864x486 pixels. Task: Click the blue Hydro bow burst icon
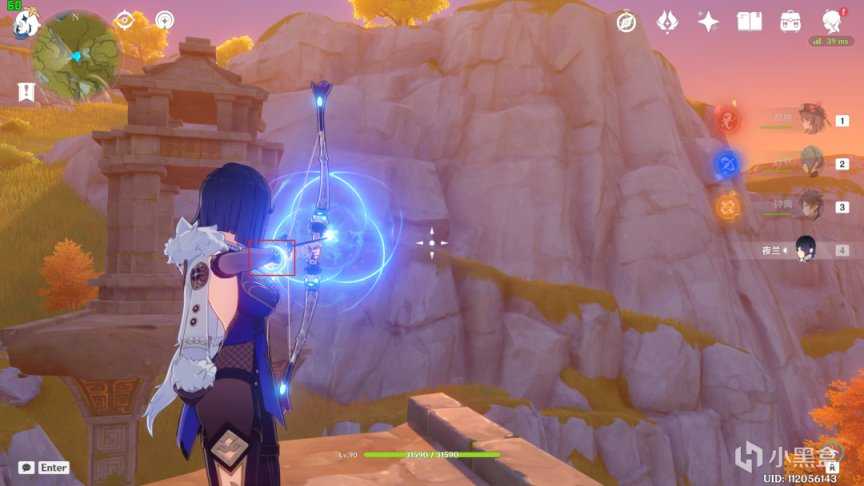click(727, 163)
